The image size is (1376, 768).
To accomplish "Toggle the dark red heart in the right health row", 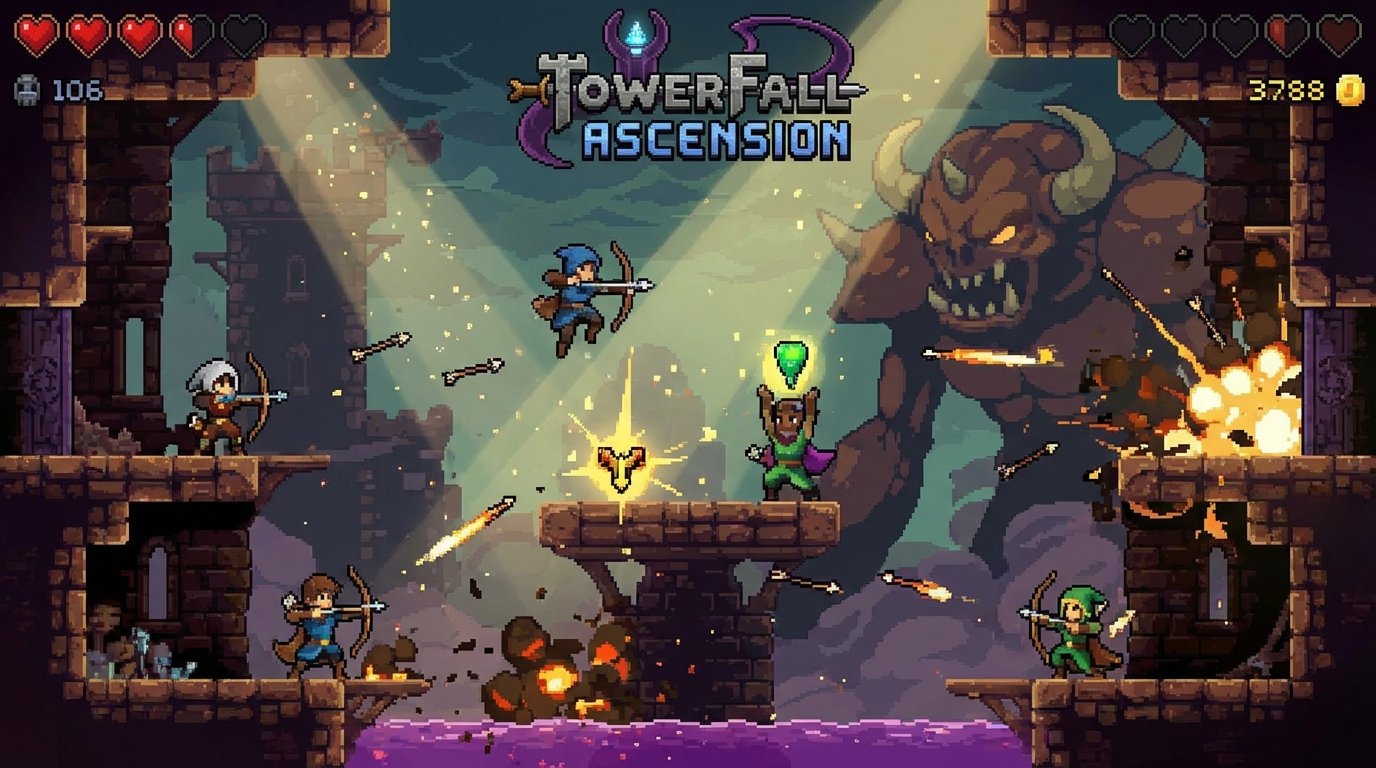I will pyautogui.click(x=1337, y=33).
